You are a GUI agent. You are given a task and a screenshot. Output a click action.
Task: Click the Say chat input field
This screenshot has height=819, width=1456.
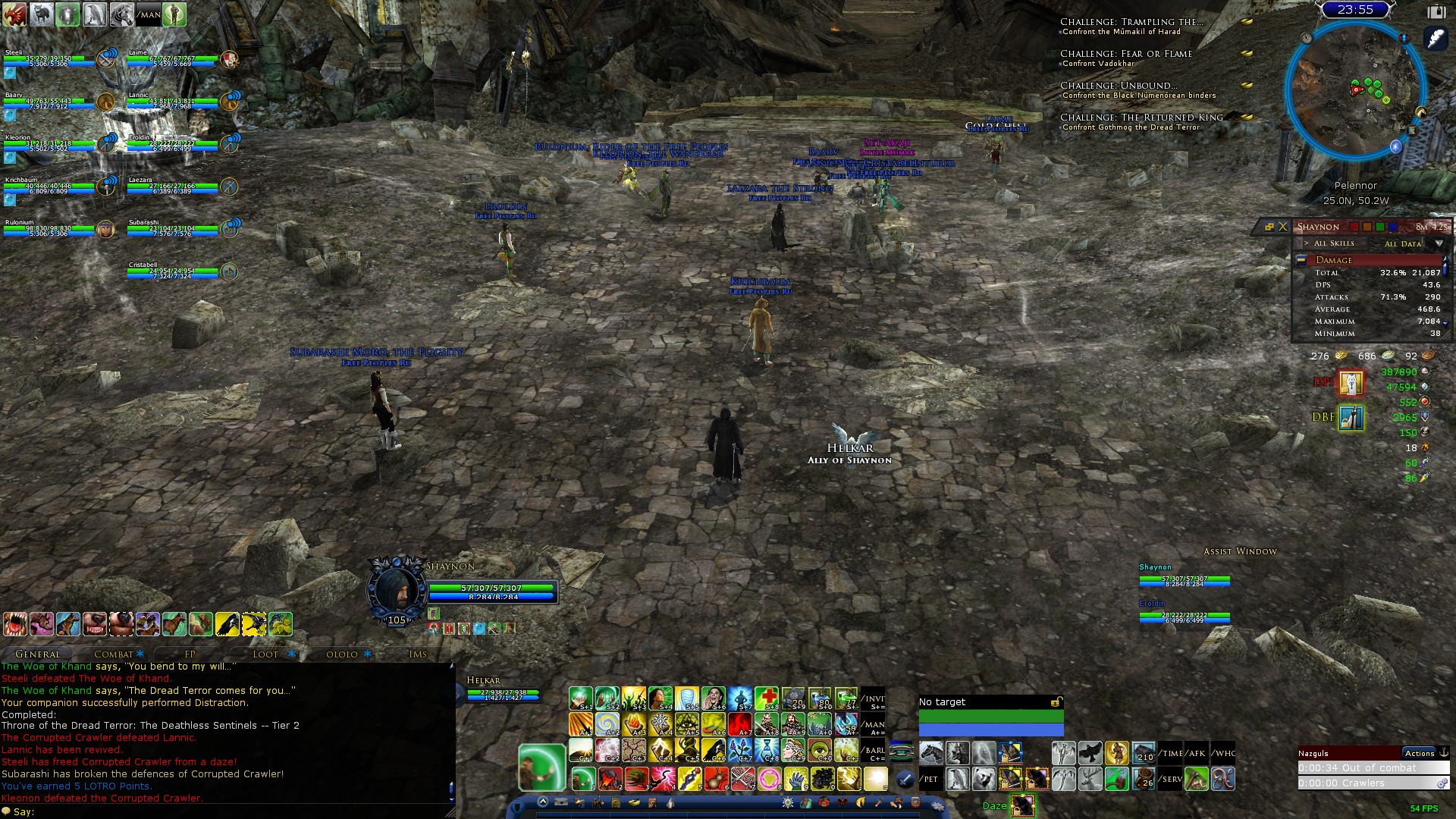[x=227, y=811]
